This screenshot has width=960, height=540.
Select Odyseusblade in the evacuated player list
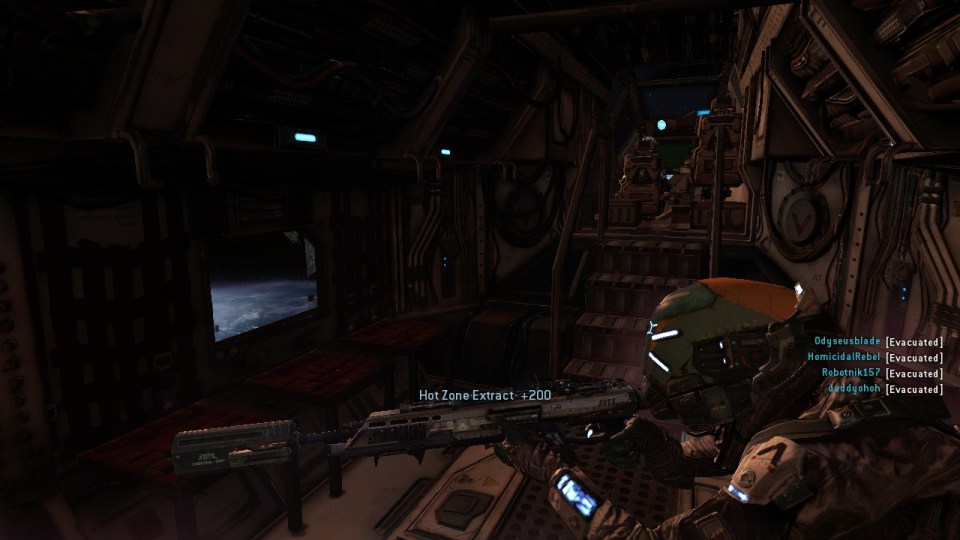847,342
